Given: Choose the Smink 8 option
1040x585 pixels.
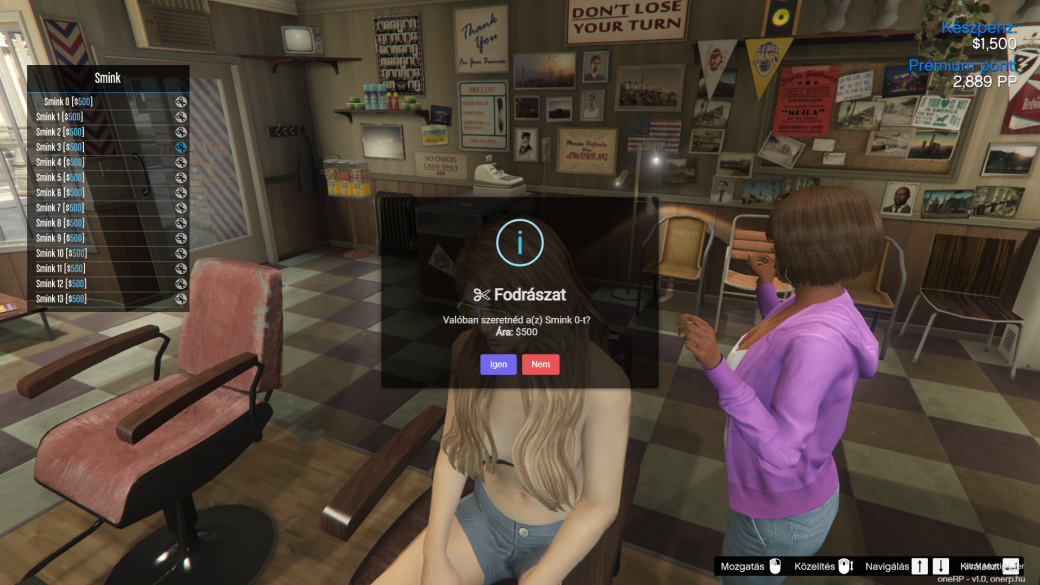Looking at the screenshot, I should point(108,223).
